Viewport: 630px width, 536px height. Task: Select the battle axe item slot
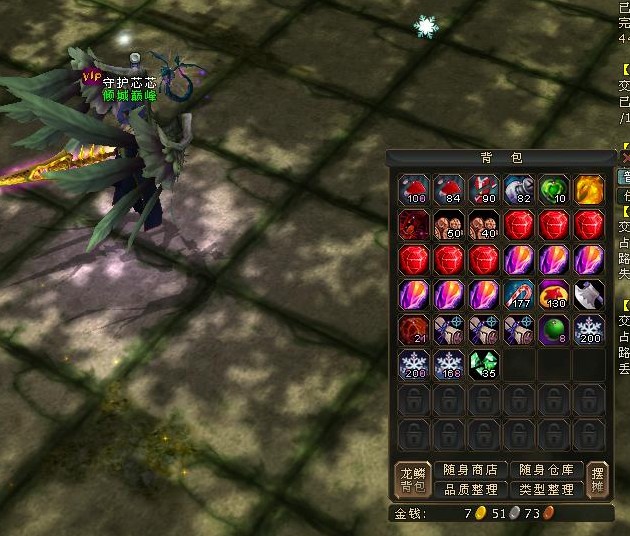(588, 295)
